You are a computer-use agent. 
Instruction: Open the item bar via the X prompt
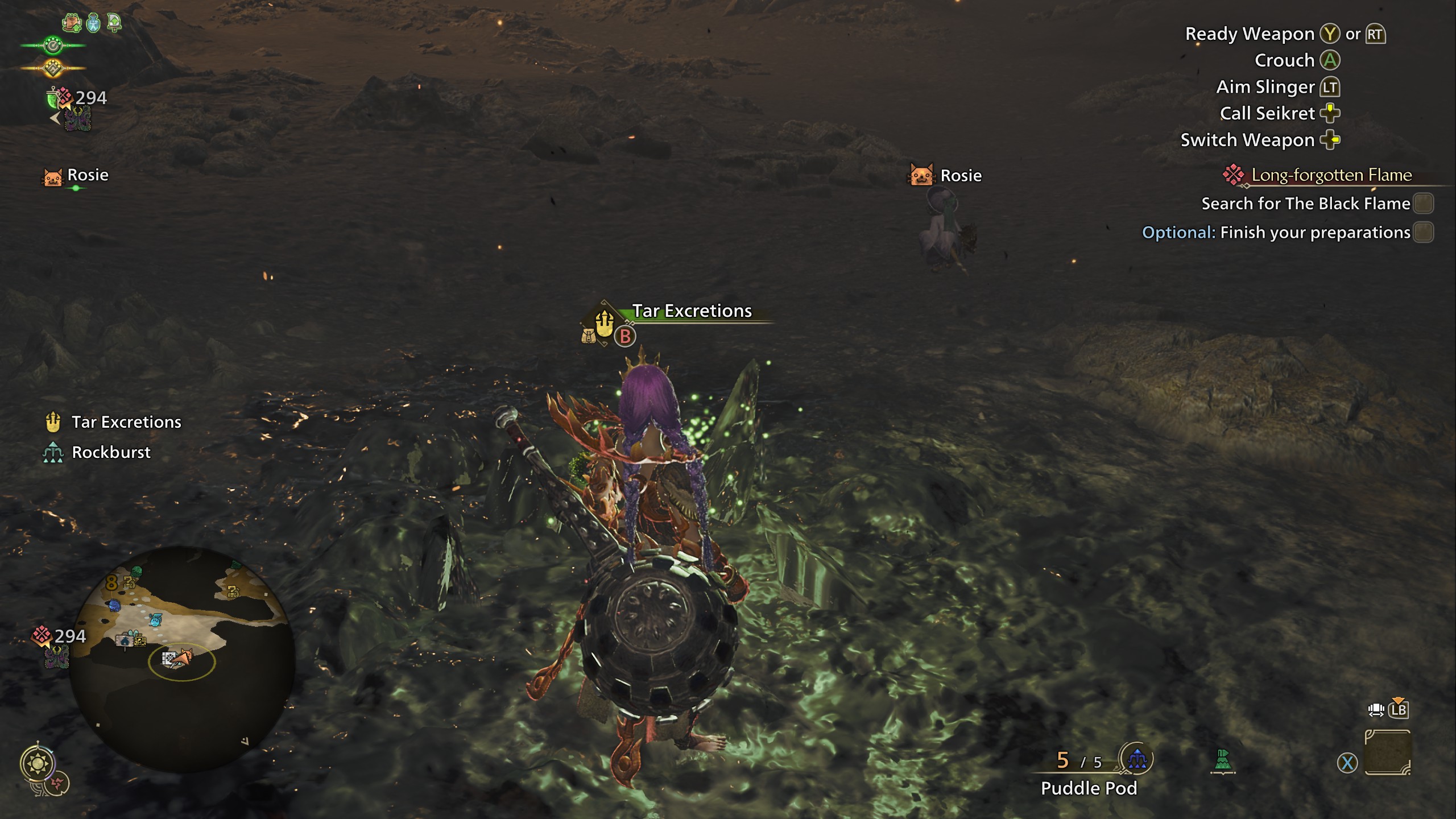click(1348, 763)
